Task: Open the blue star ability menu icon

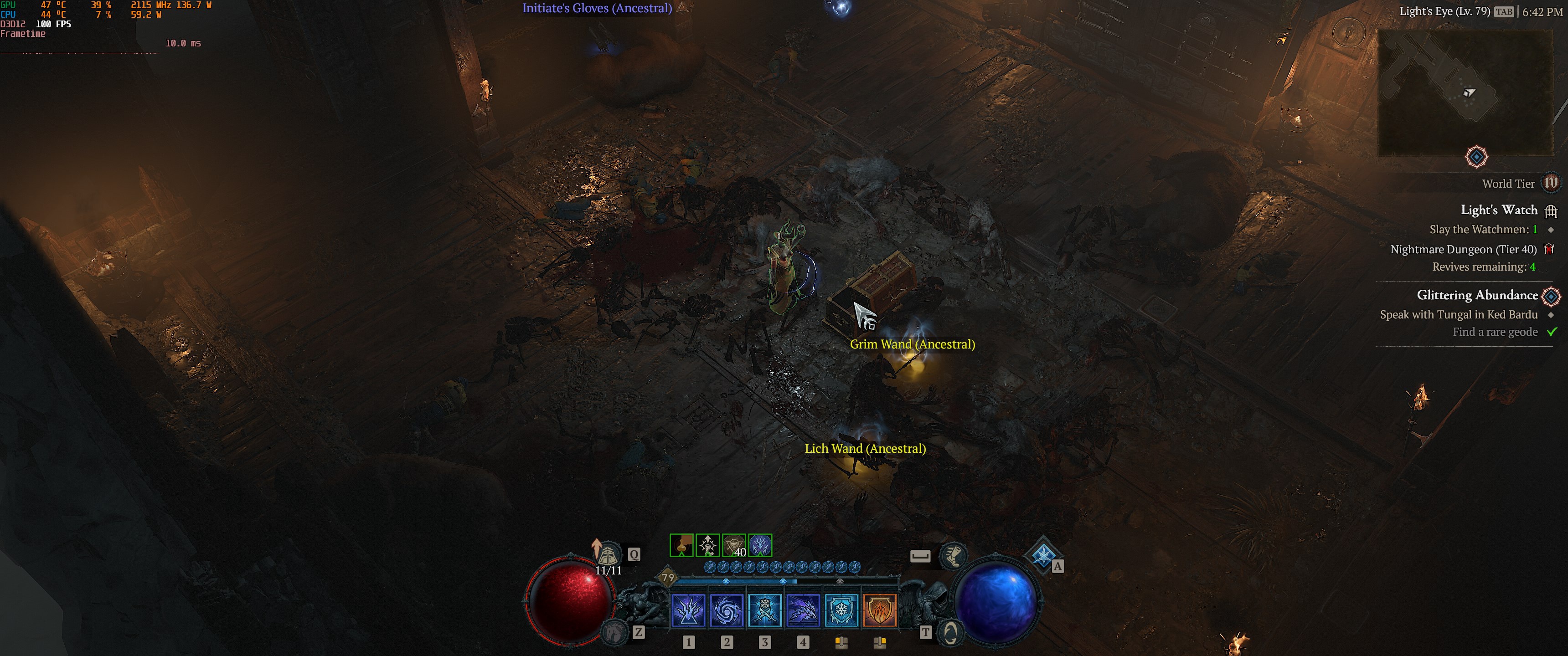Action: click(x=1043, y=554)
